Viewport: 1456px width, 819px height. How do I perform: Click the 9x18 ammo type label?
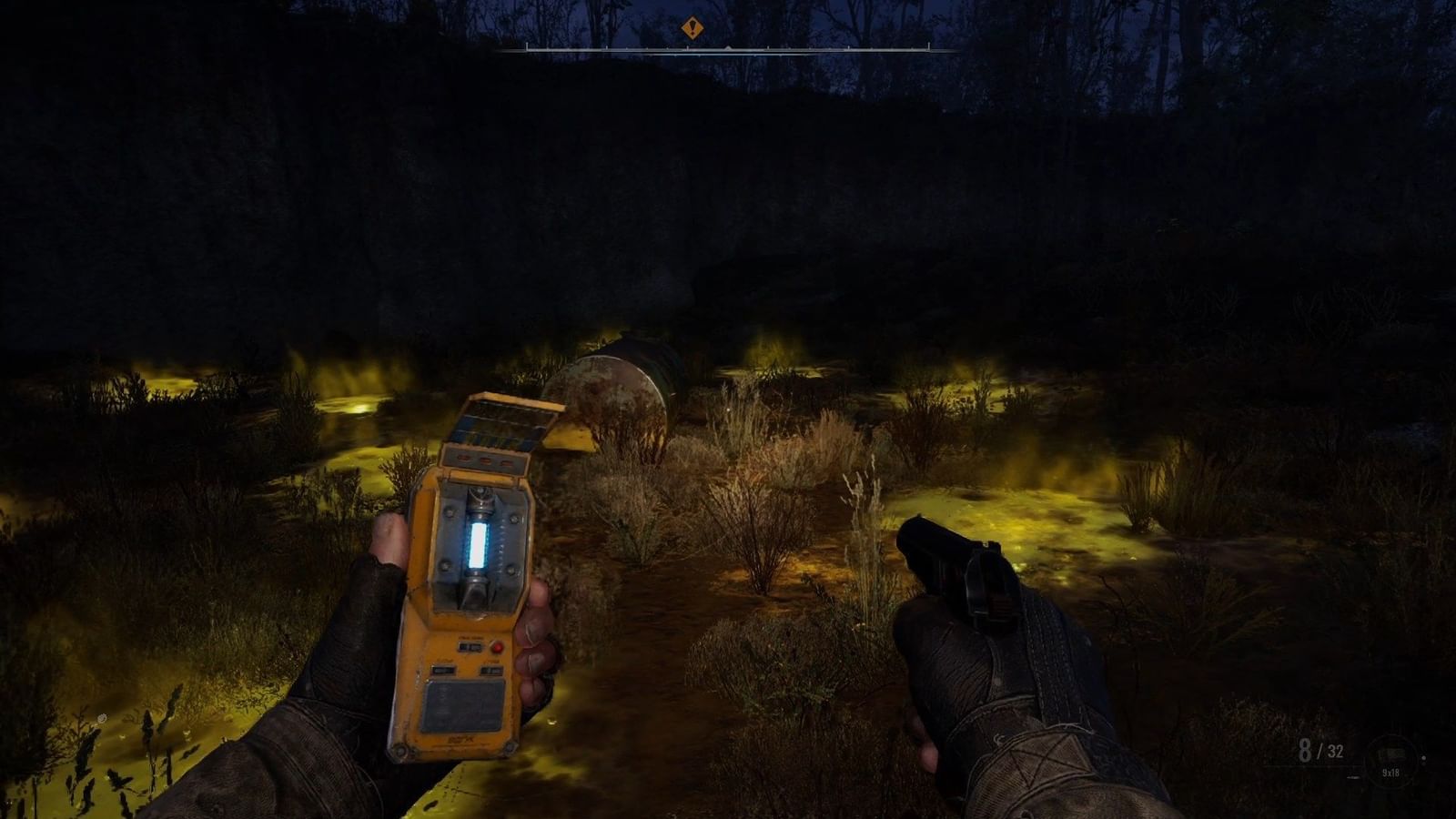tap(1390, 773)
